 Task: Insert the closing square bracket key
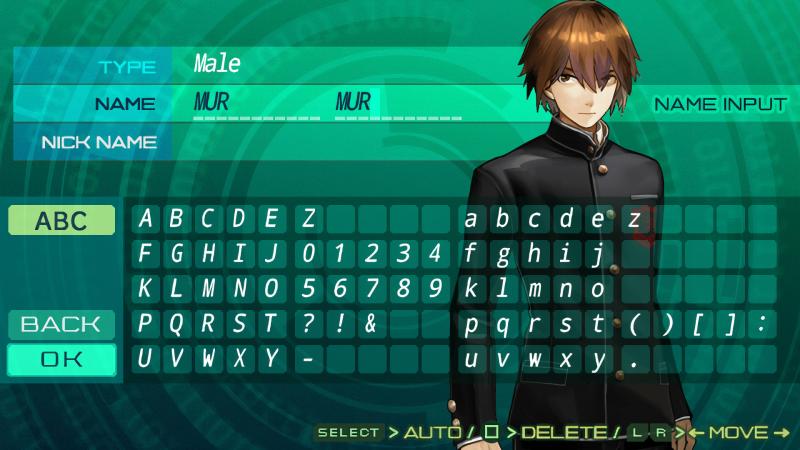tap(731, 324)
